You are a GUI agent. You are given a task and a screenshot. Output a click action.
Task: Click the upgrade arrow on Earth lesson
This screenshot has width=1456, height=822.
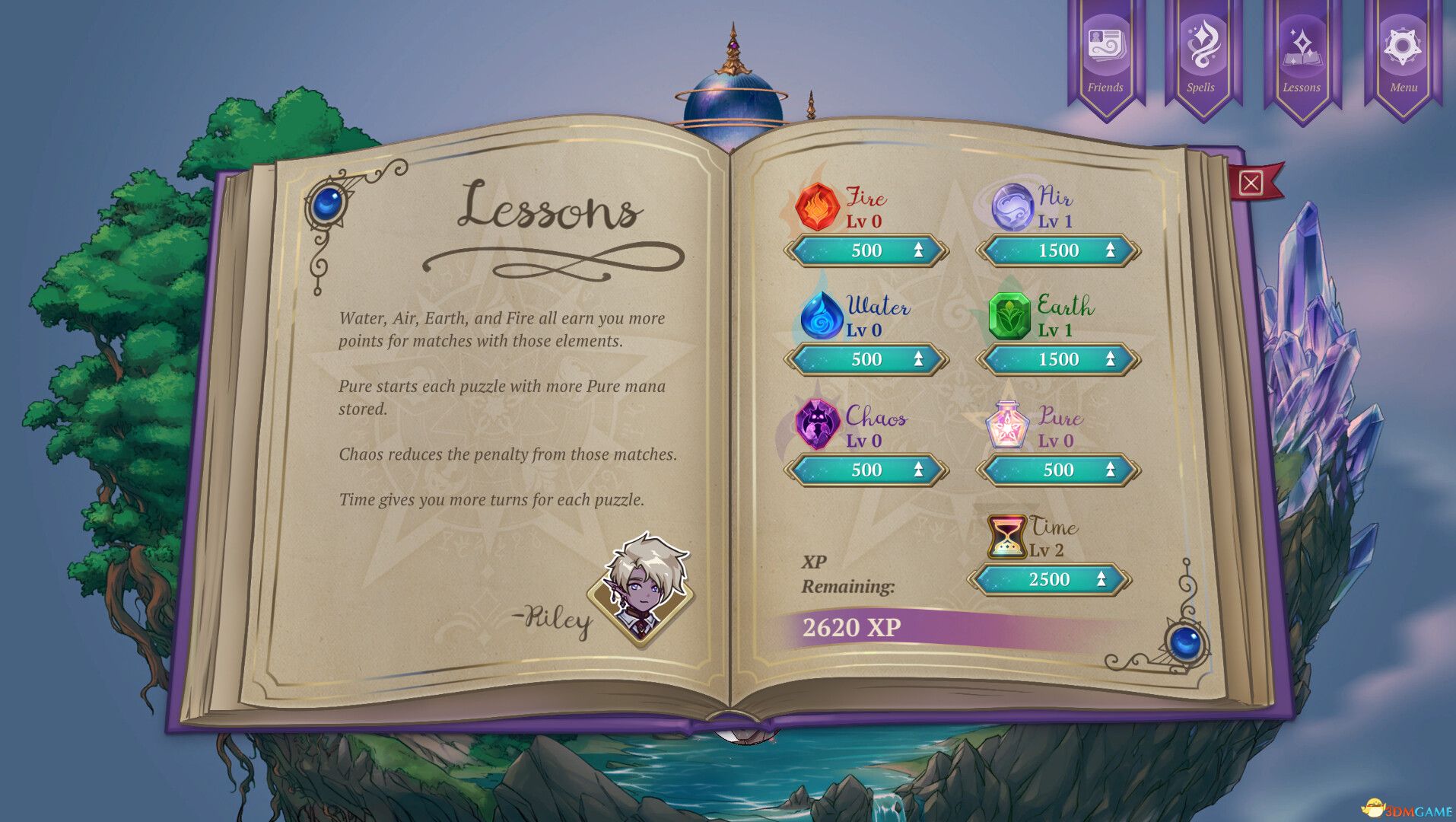(x=1110, y=360)
